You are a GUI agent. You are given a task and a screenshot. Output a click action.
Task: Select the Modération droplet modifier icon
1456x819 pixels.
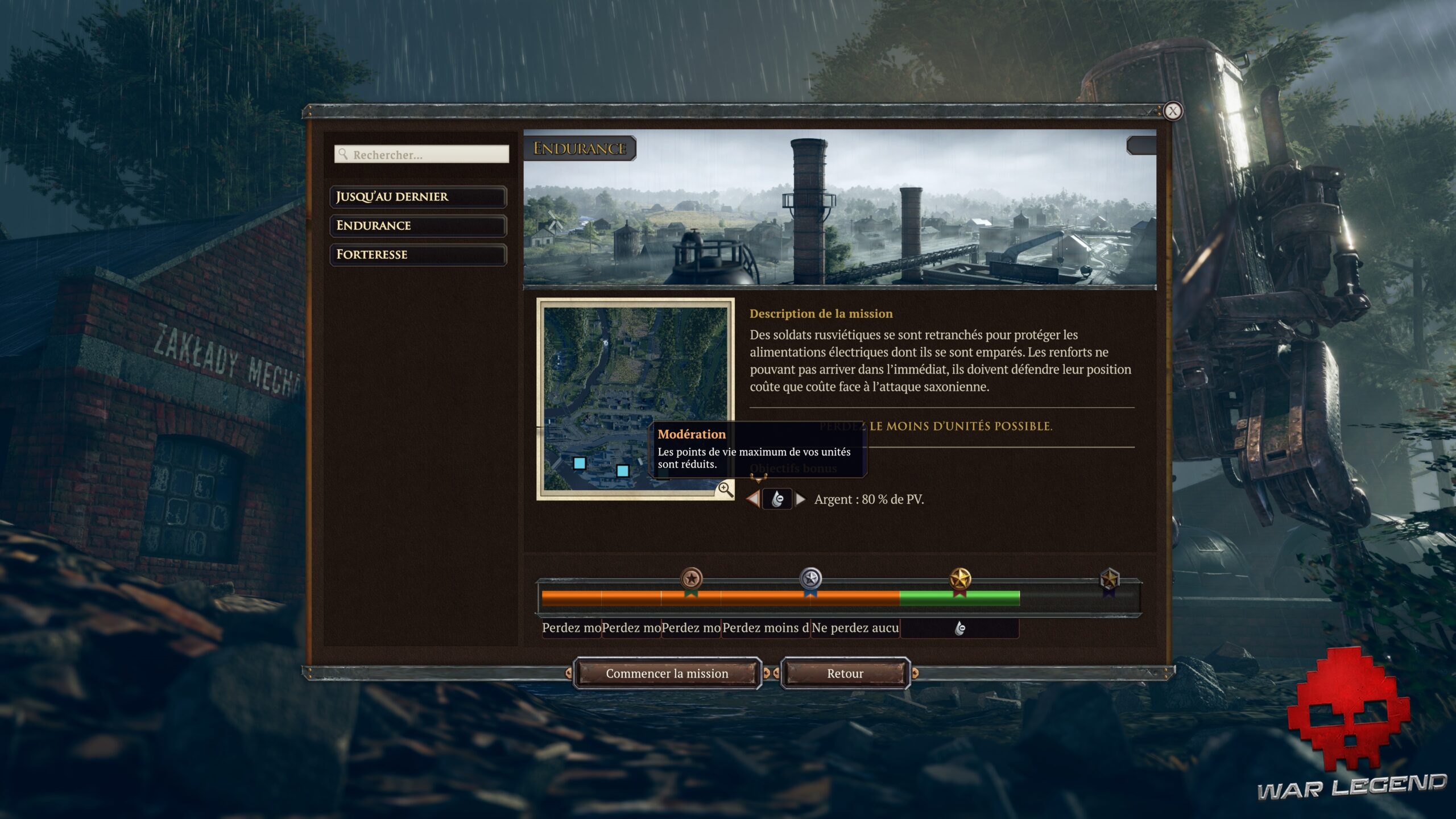pyautogui.click(x=777, y=499)
